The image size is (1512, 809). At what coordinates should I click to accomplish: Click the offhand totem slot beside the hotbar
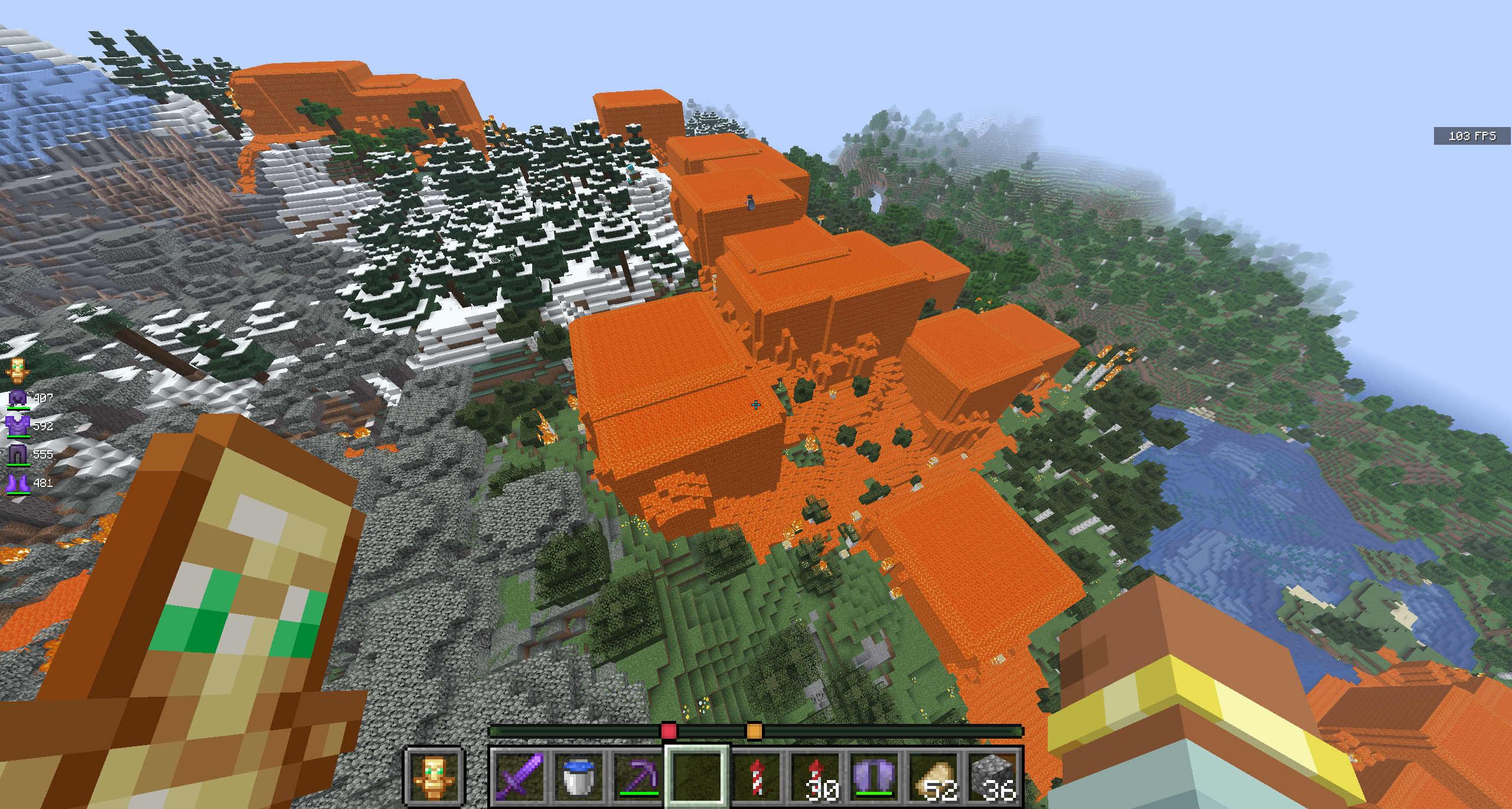click(434, 776)
